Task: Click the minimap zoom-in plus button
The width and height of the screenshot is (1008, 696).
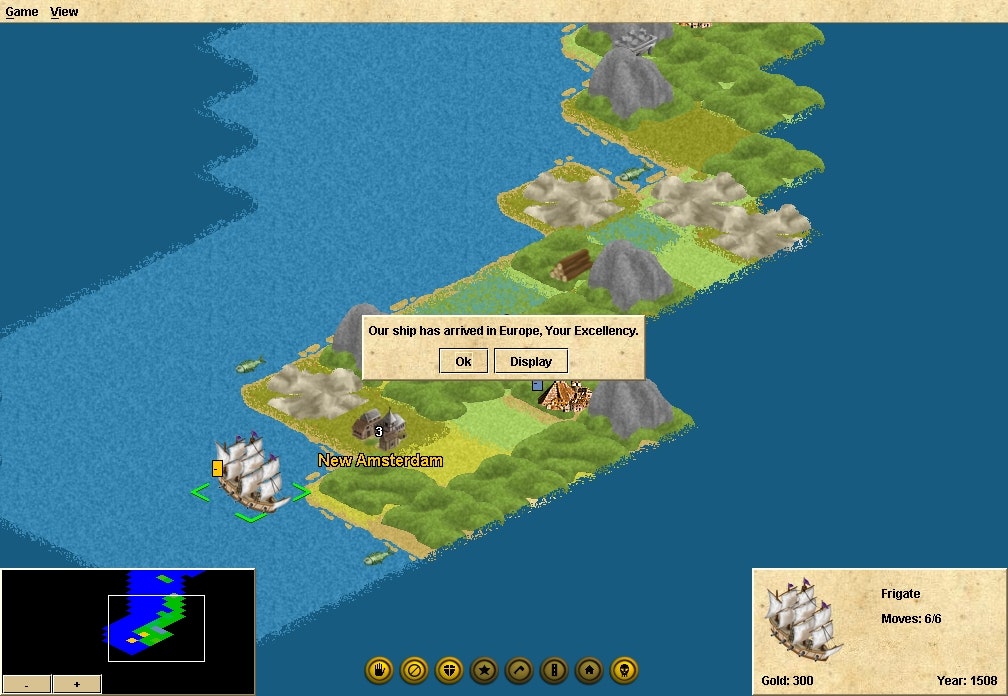Action: 77,684
